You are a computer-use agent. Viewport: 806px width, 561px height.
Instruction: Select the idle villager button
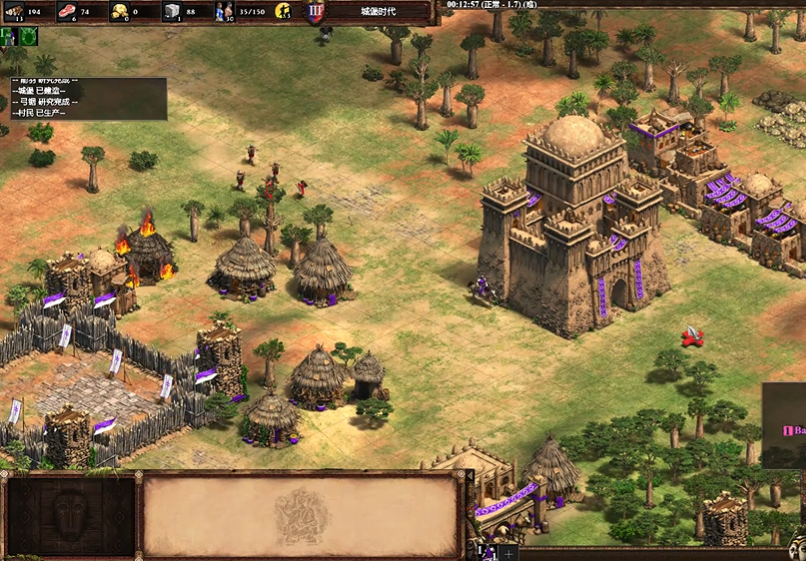point(283,11)
